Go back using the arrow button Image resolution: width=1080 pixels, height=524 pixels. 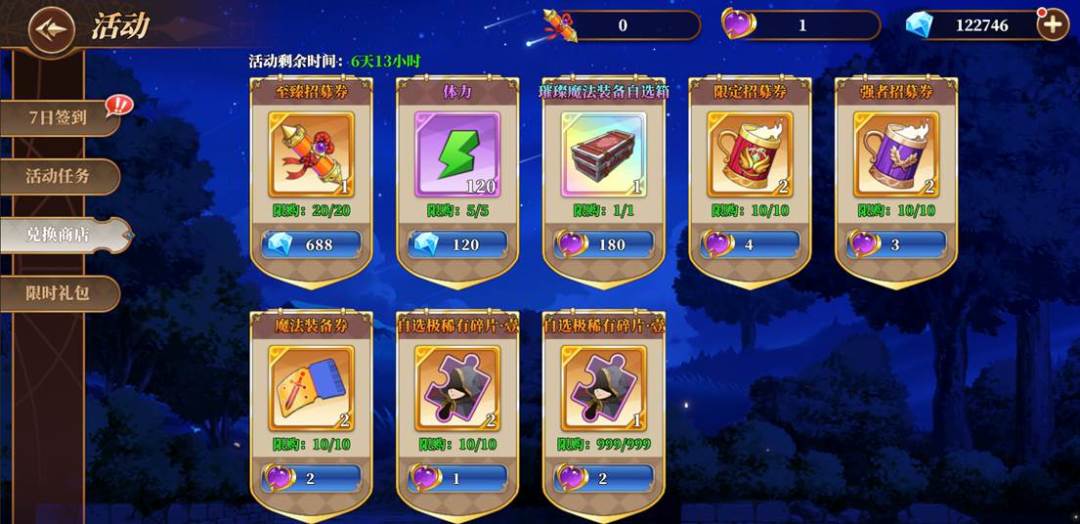pyautogui.click(x=52, y=28)
